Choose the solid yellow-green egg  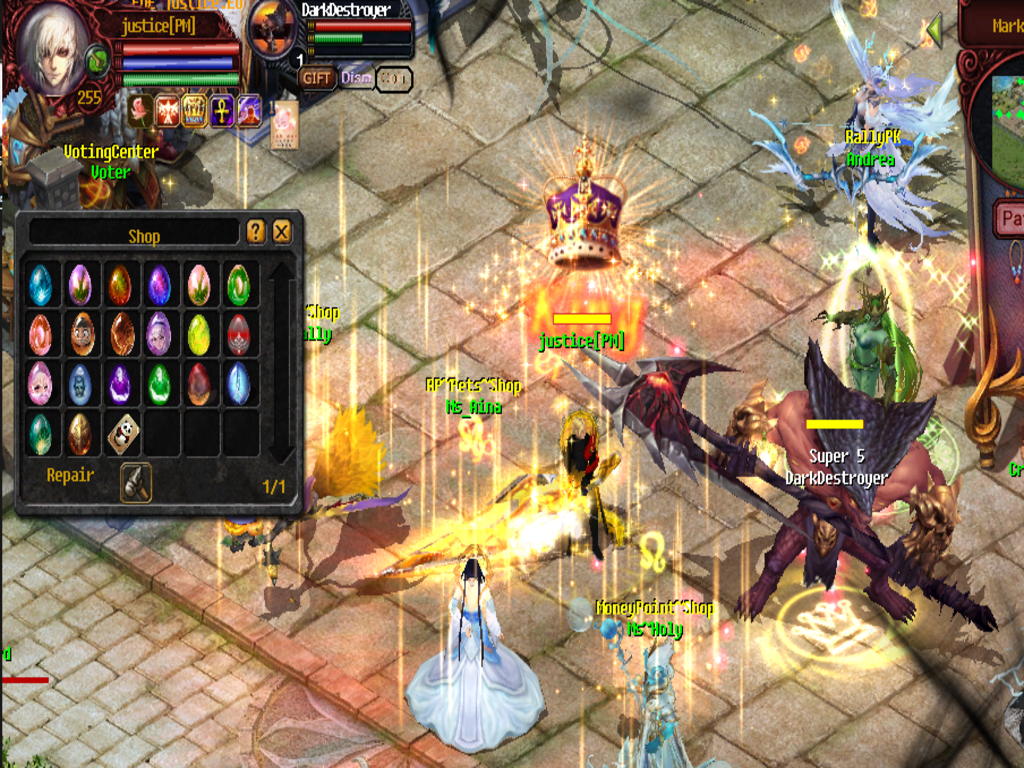pyautogui.click(x=198, y=334)
